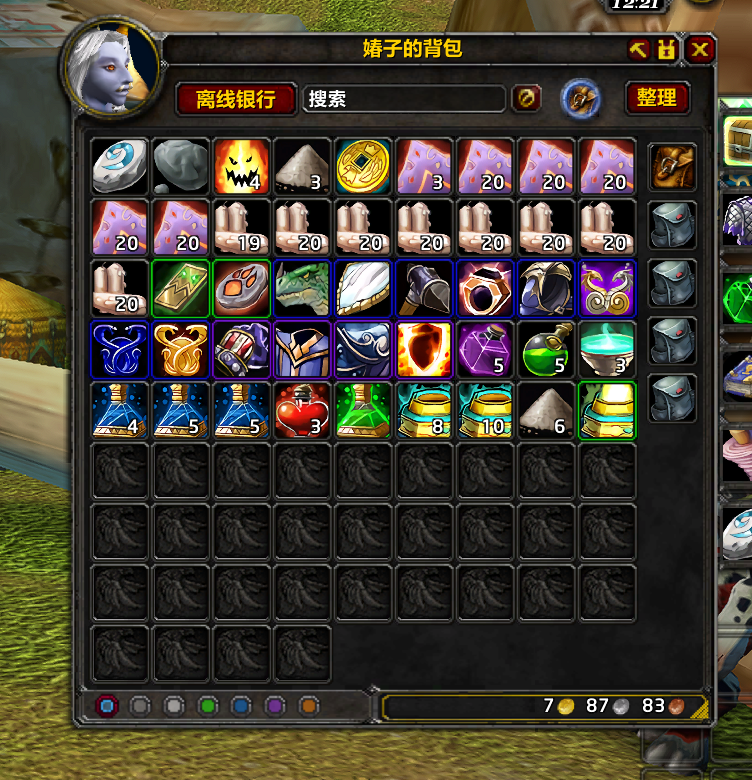Screen dimensions: 752x780
Task: Choose the red heart potion stack
Action: click(x=302, y=410)
